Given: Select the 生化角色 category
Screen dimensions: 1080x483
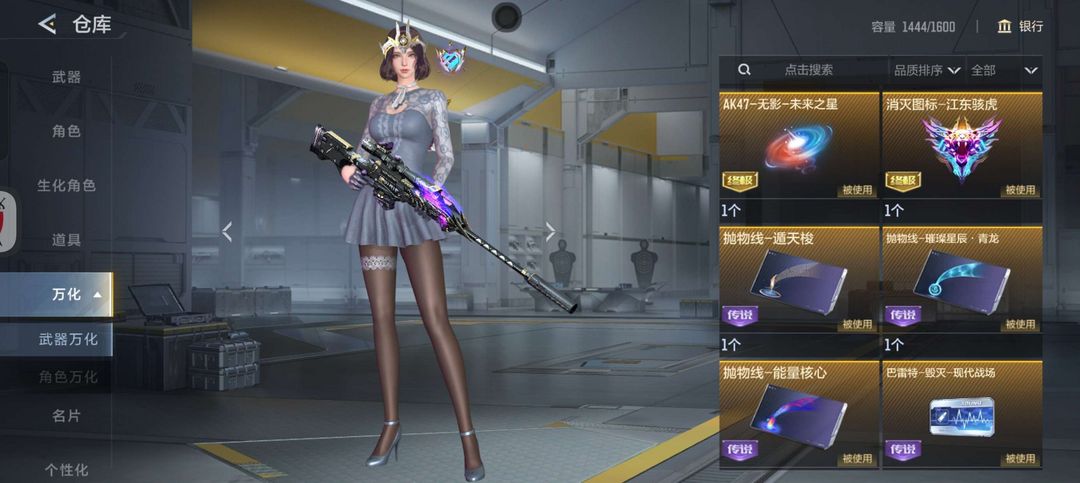Looking at the screenshot, I should (x=66, y=185).
